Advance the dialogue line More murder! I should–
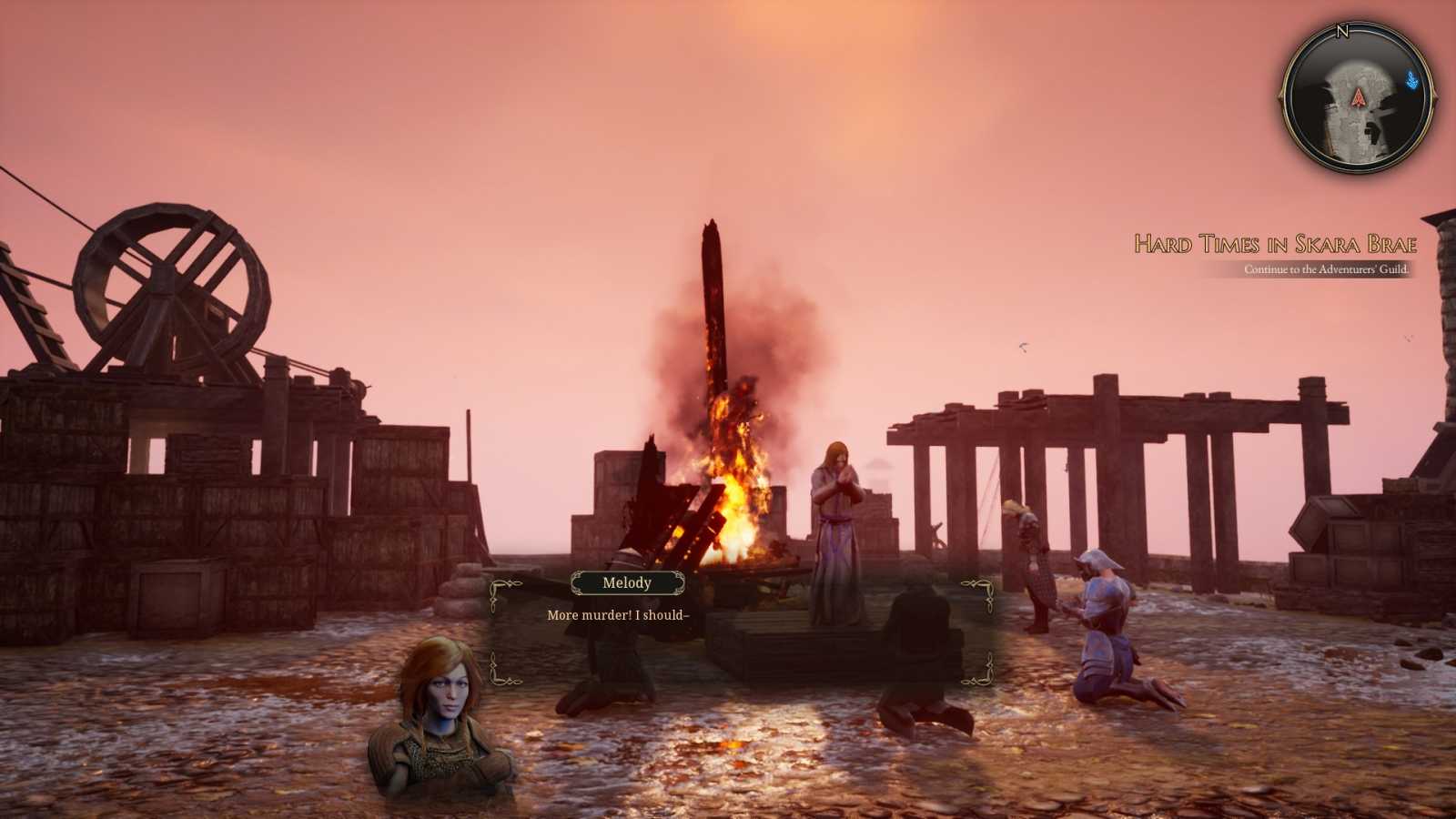 [619, 615]
